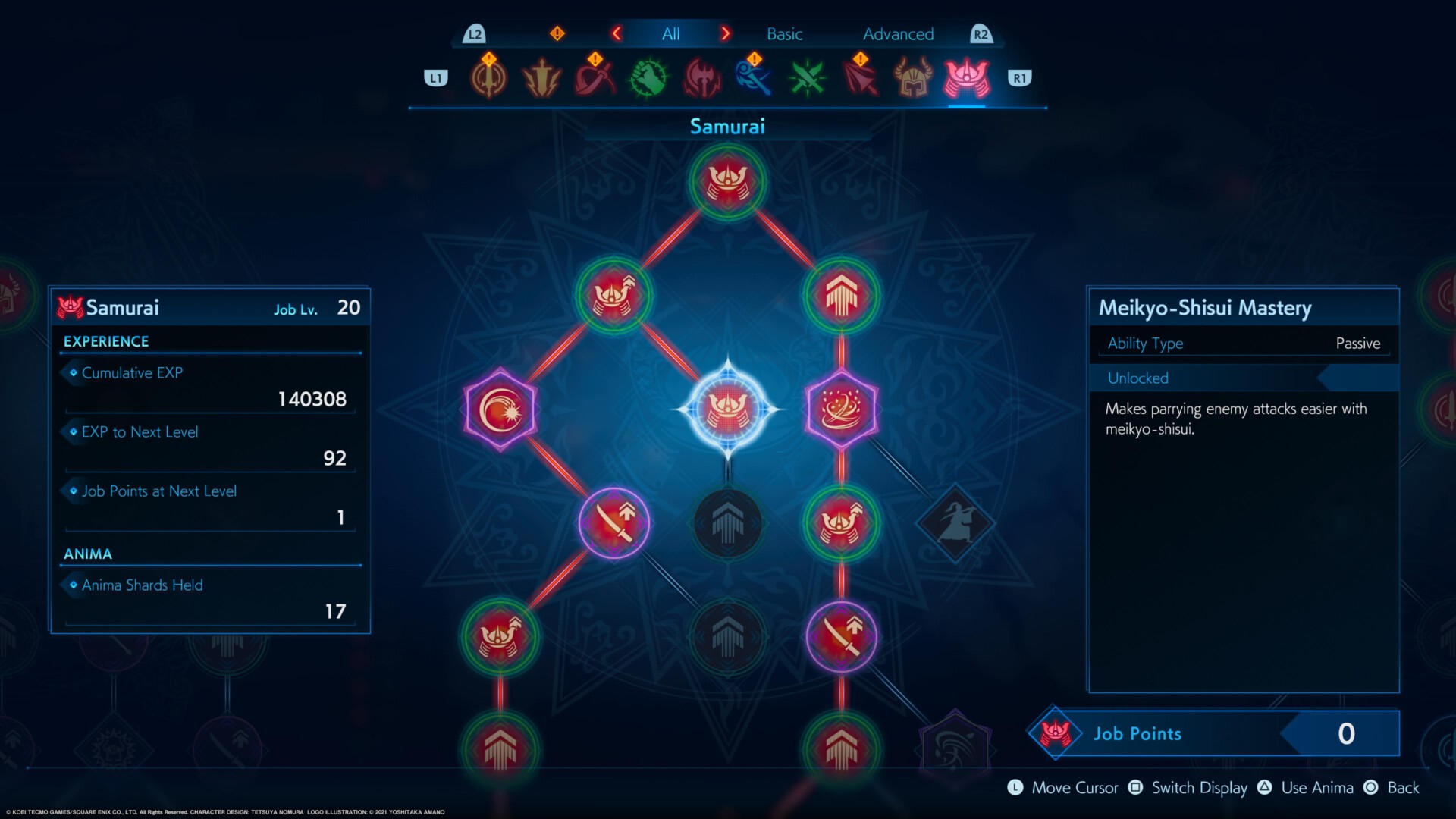Select the pink Samurai helmet job tab
This screenshot has width=1456, height=819.
(x=966, y=79)
